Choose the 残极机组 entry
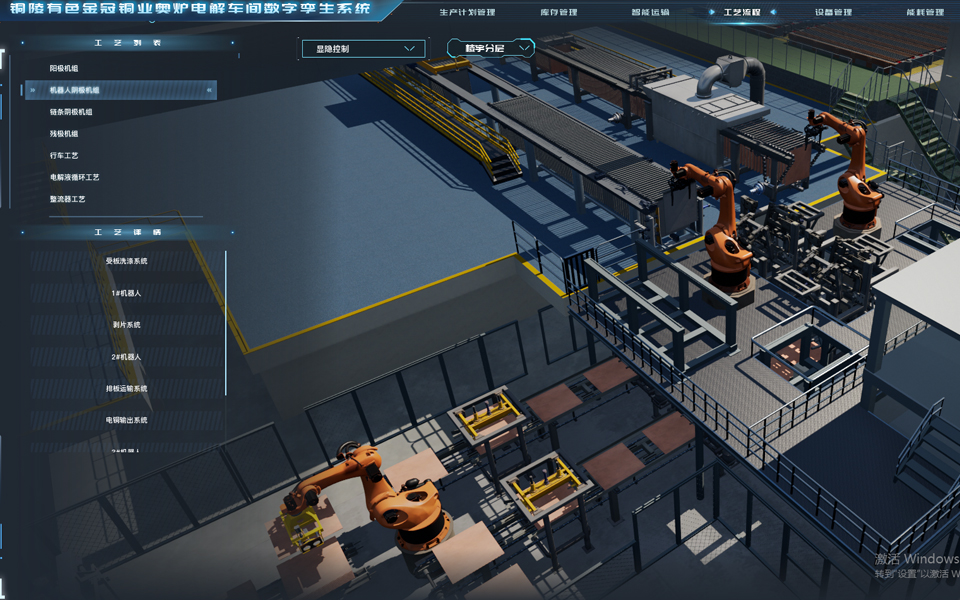 (x=64, y=133)
